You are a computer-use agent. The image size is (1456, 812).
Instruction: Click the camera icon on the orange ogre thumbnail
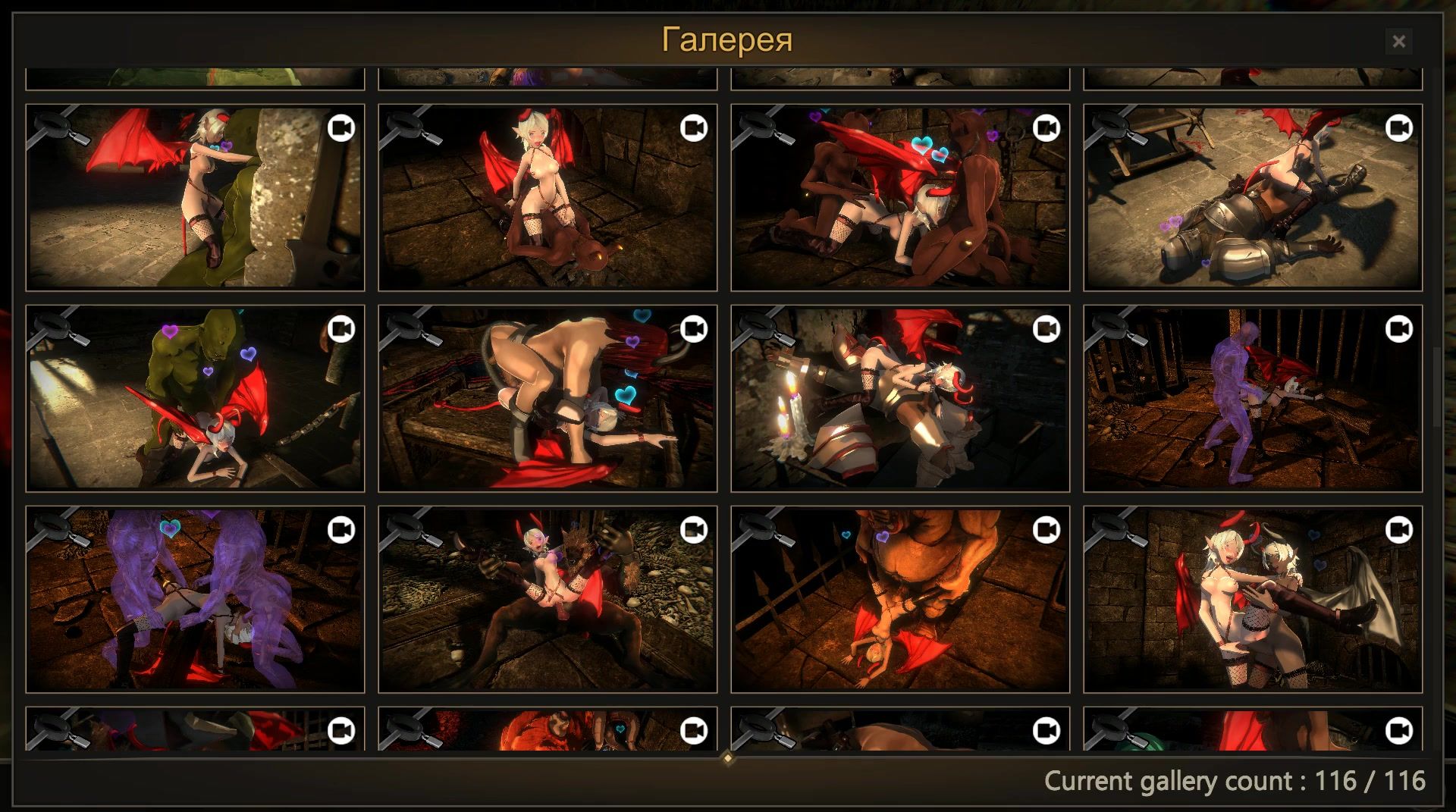pyautogui.click(x=1046, y=529)
